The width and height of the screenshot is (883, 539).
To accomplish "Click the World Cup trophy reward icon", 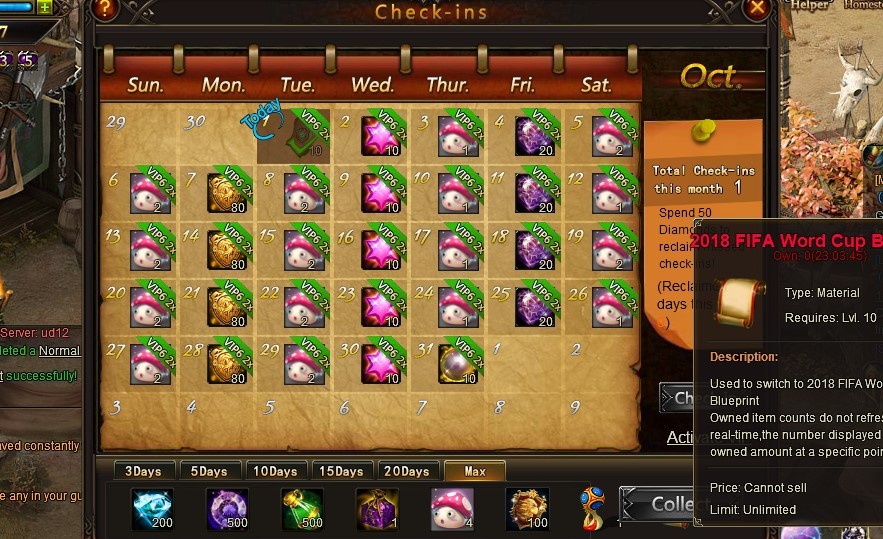I will 594,506.
